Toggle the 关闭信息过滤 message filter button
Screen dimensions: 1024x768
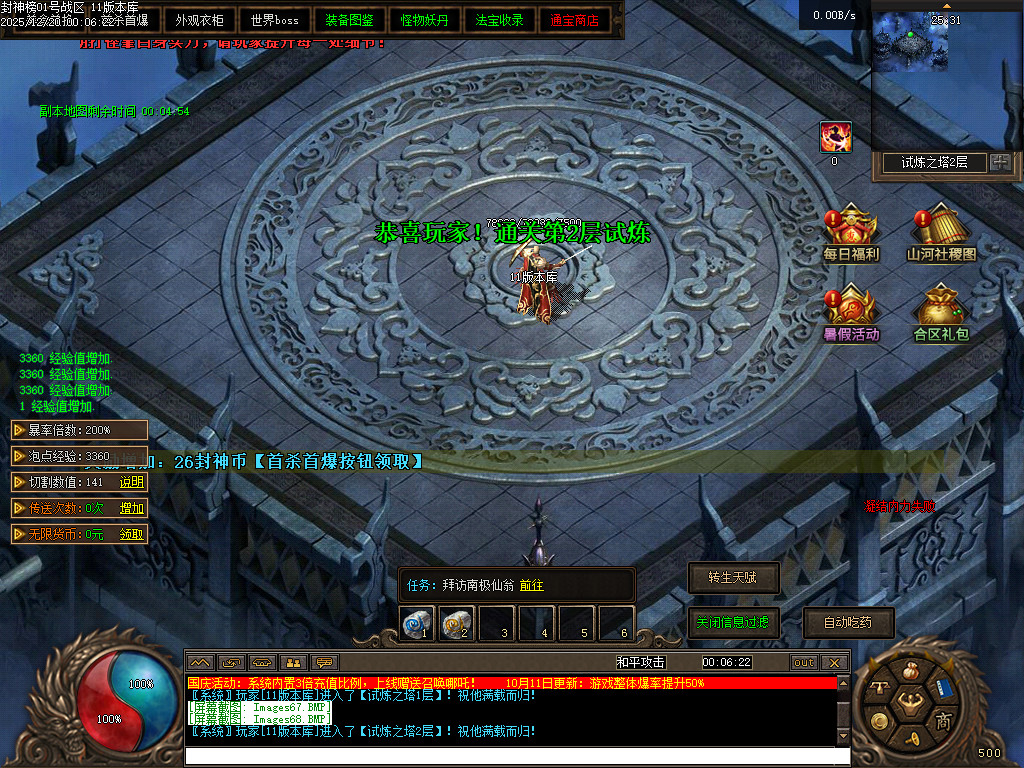point(733,622)
